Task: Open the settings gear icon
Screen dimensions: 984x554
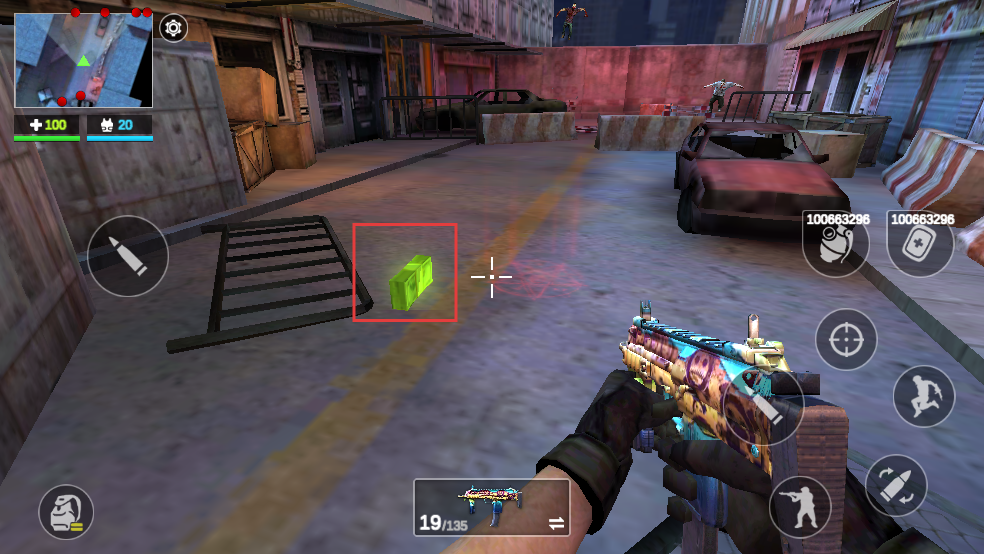Action: click(x=174, y=28)
